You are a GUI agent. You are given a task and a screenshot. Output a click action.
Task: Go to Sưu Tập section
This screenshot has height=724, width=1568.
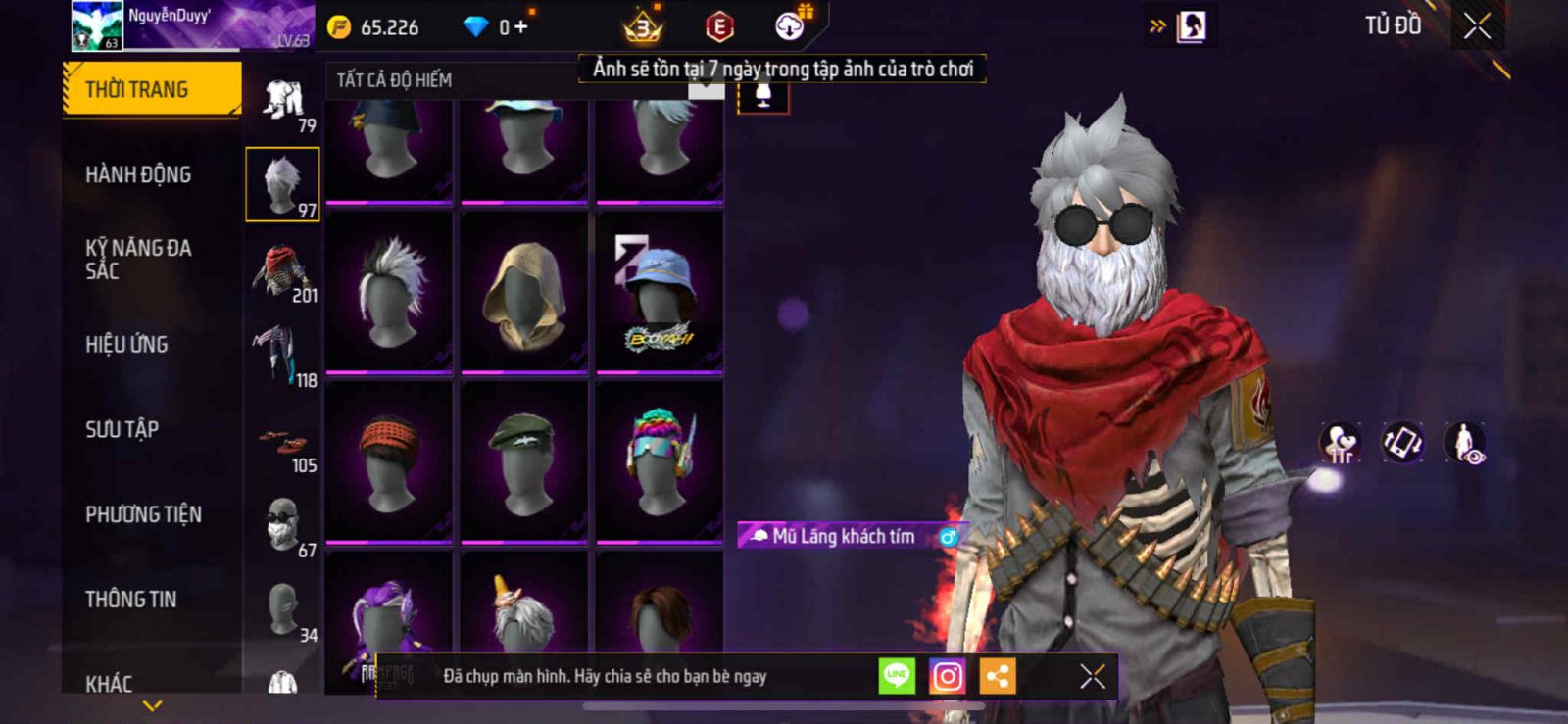(x=122, y=429)
